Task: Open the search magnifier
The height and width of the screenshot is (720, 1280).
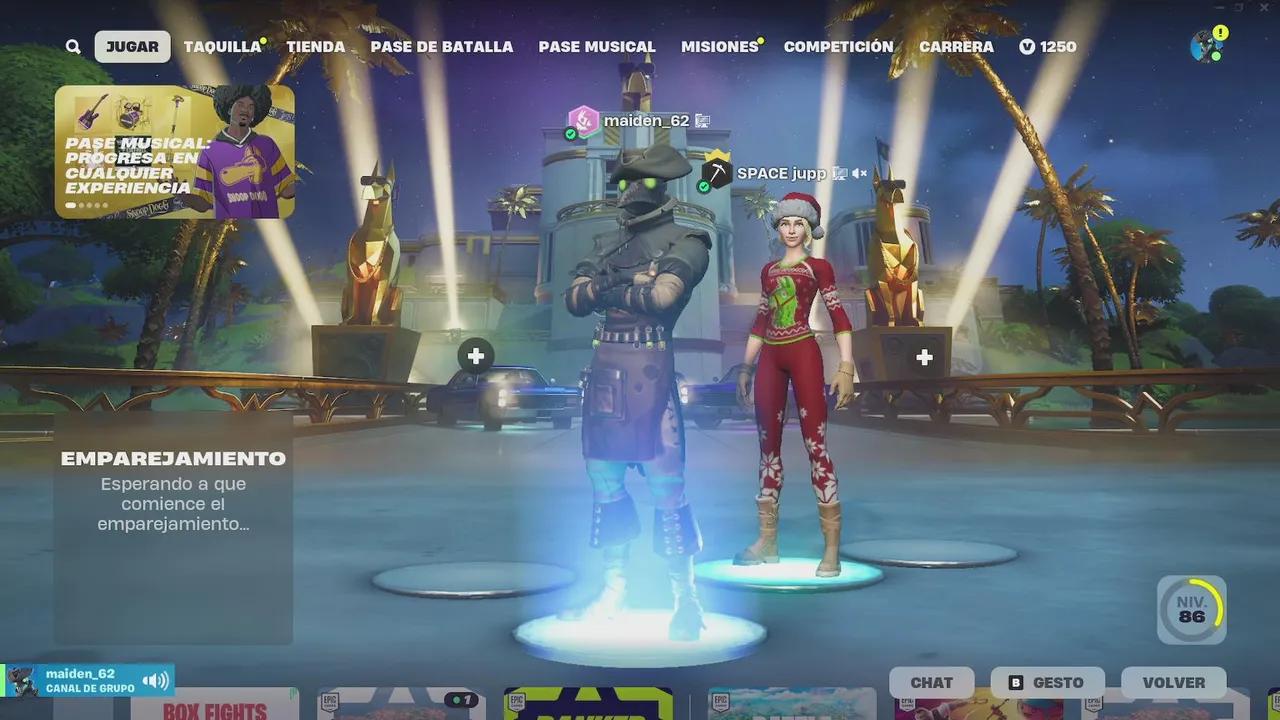Action: 73,46
